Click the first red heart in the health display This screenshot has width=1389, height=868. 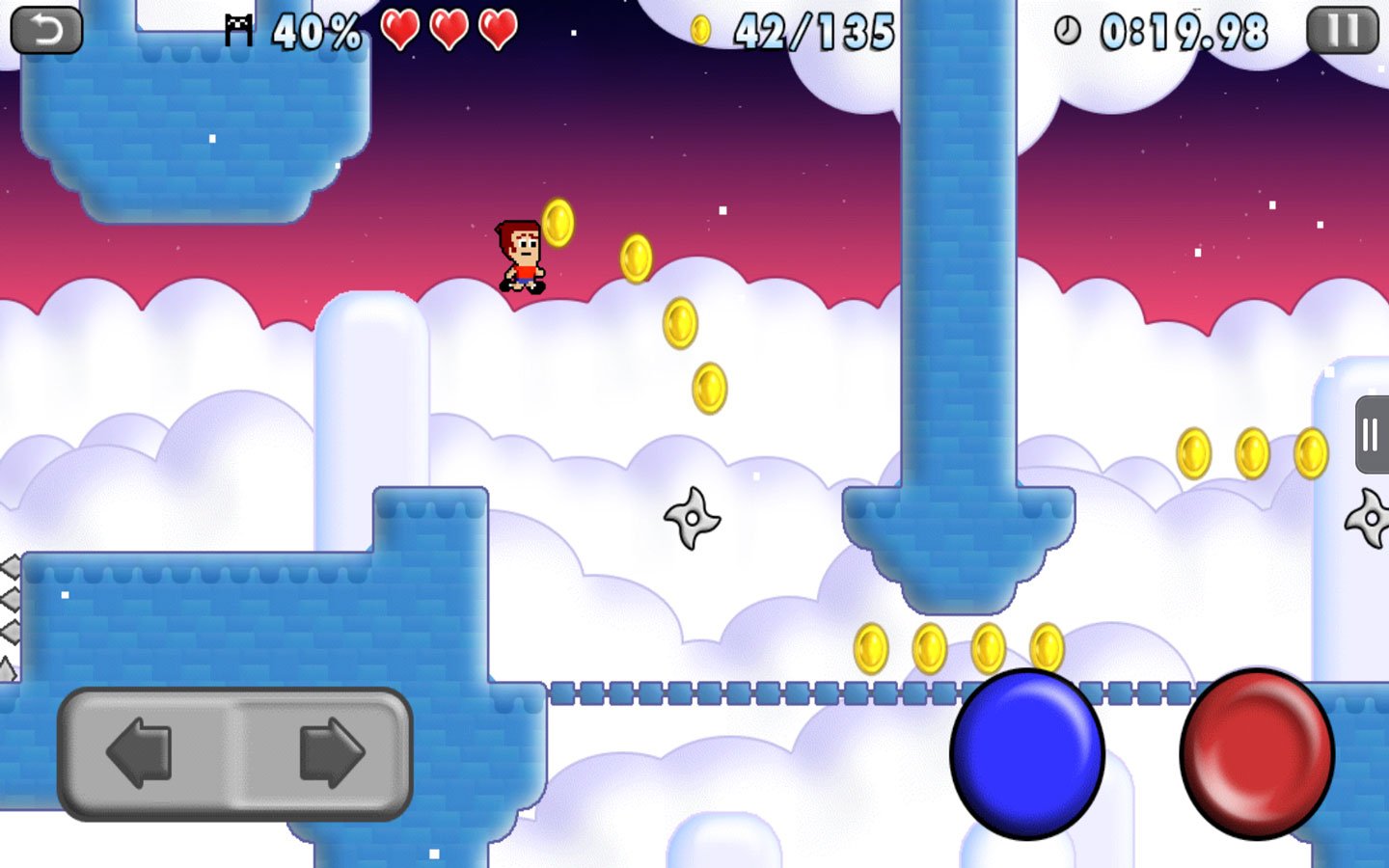(401, 29)
